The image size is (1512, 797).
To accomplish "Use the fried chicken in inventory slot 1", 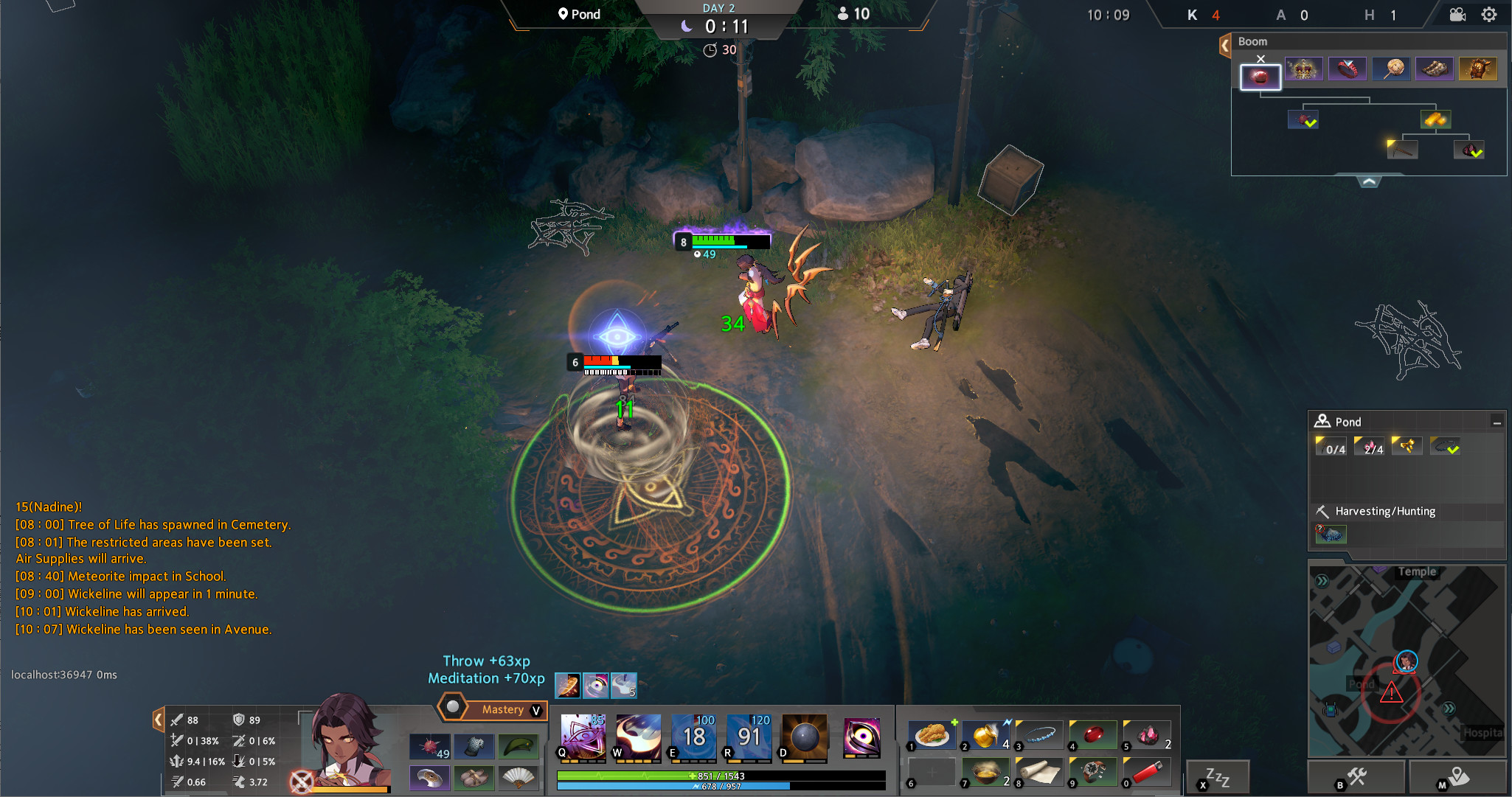I will [x=932, y=734].
